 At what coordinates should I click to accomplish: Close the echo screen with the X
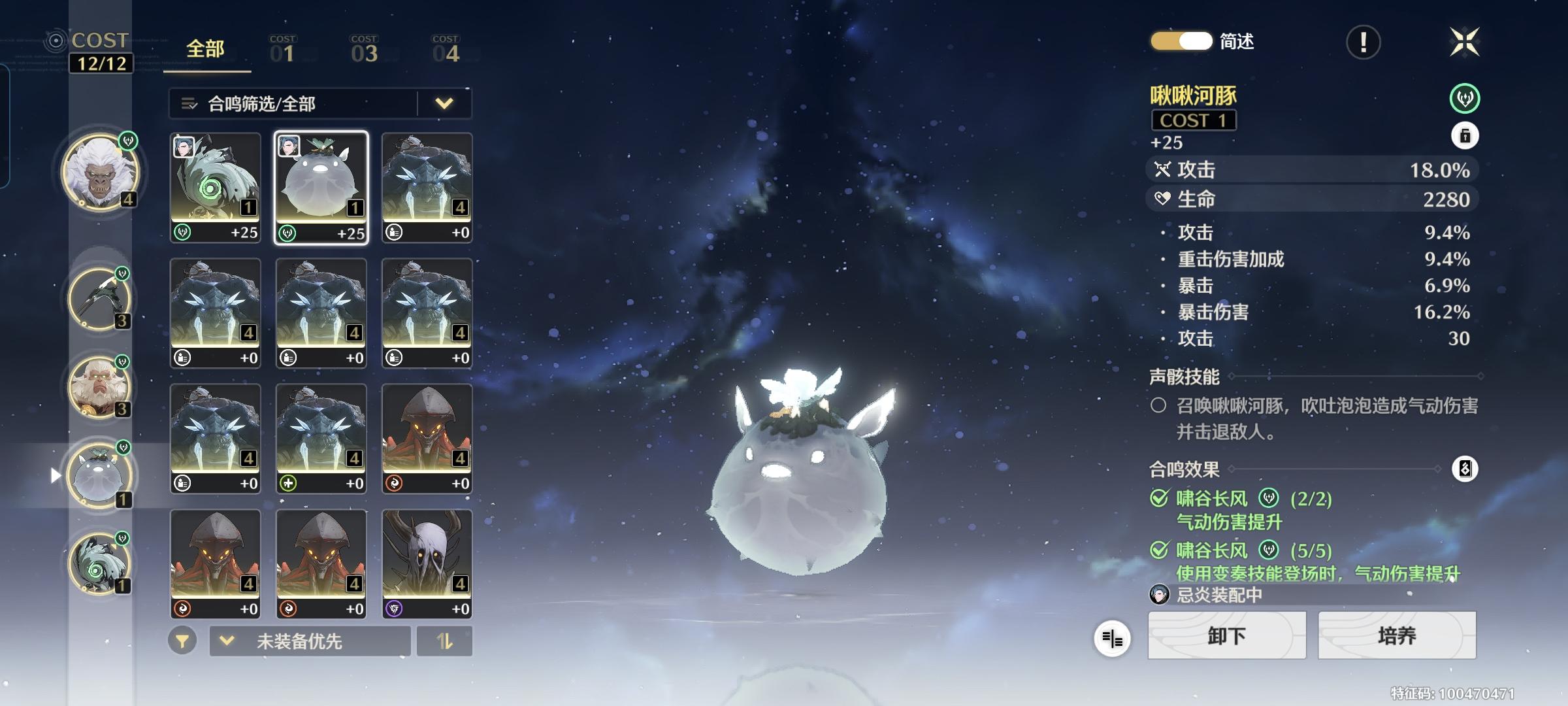[1464, 42]
